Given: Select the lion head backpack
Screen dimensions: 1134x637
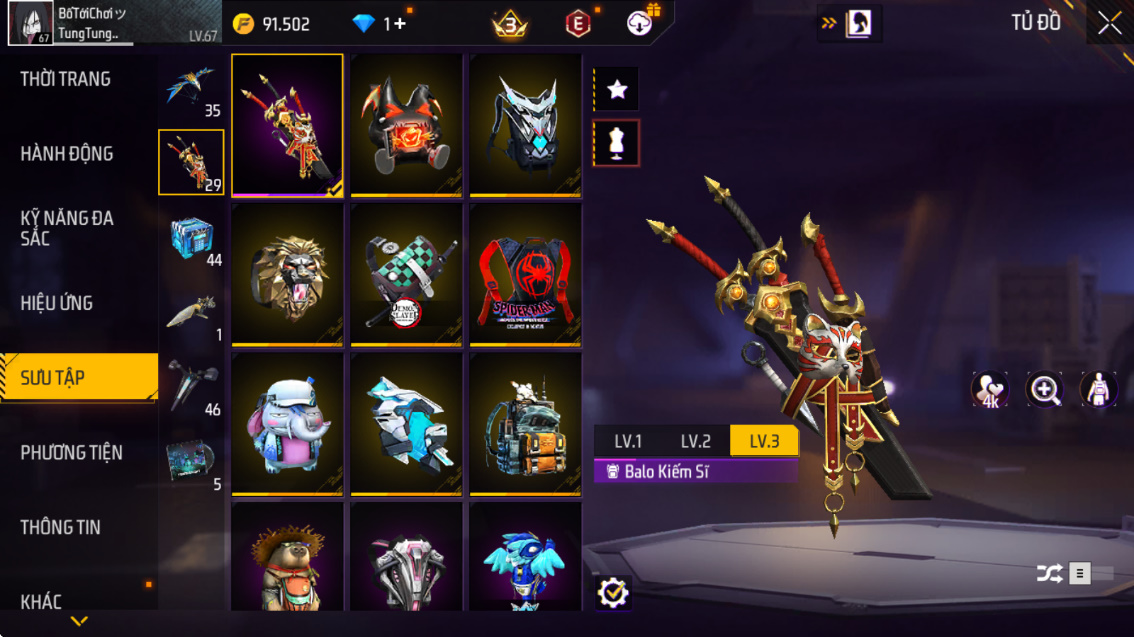Looking at the screenshot, I should pos(287,274).
